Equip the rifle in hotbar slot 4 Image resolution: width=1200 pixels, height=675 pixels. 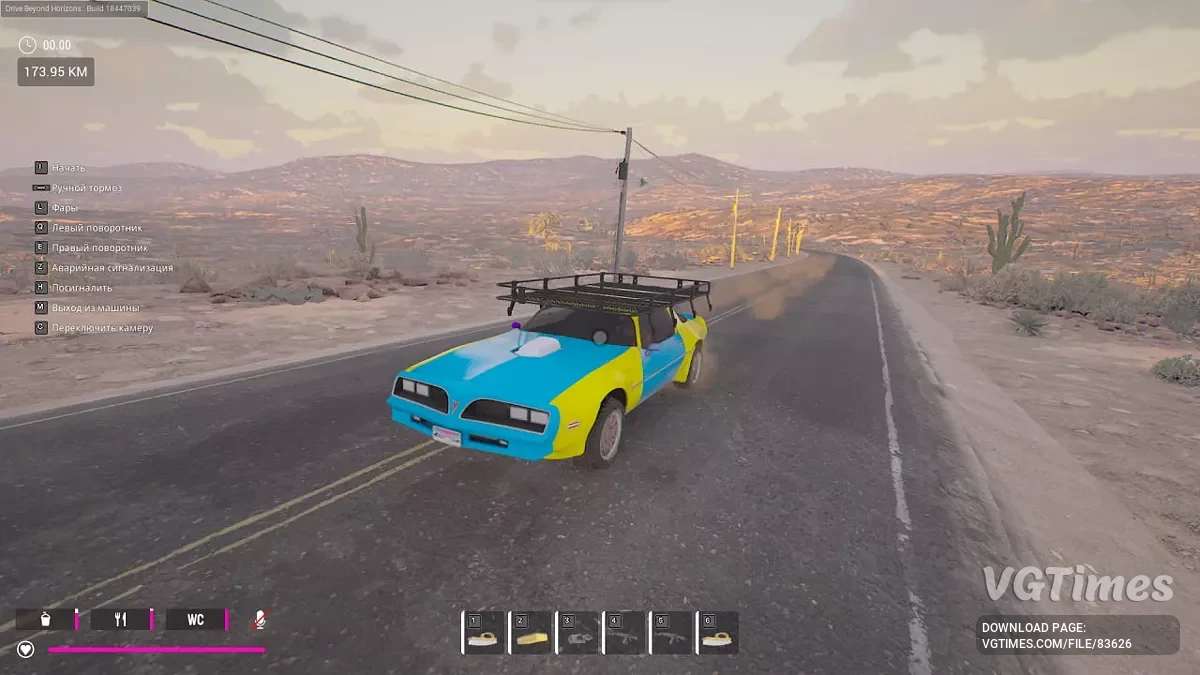coord(624,635)
